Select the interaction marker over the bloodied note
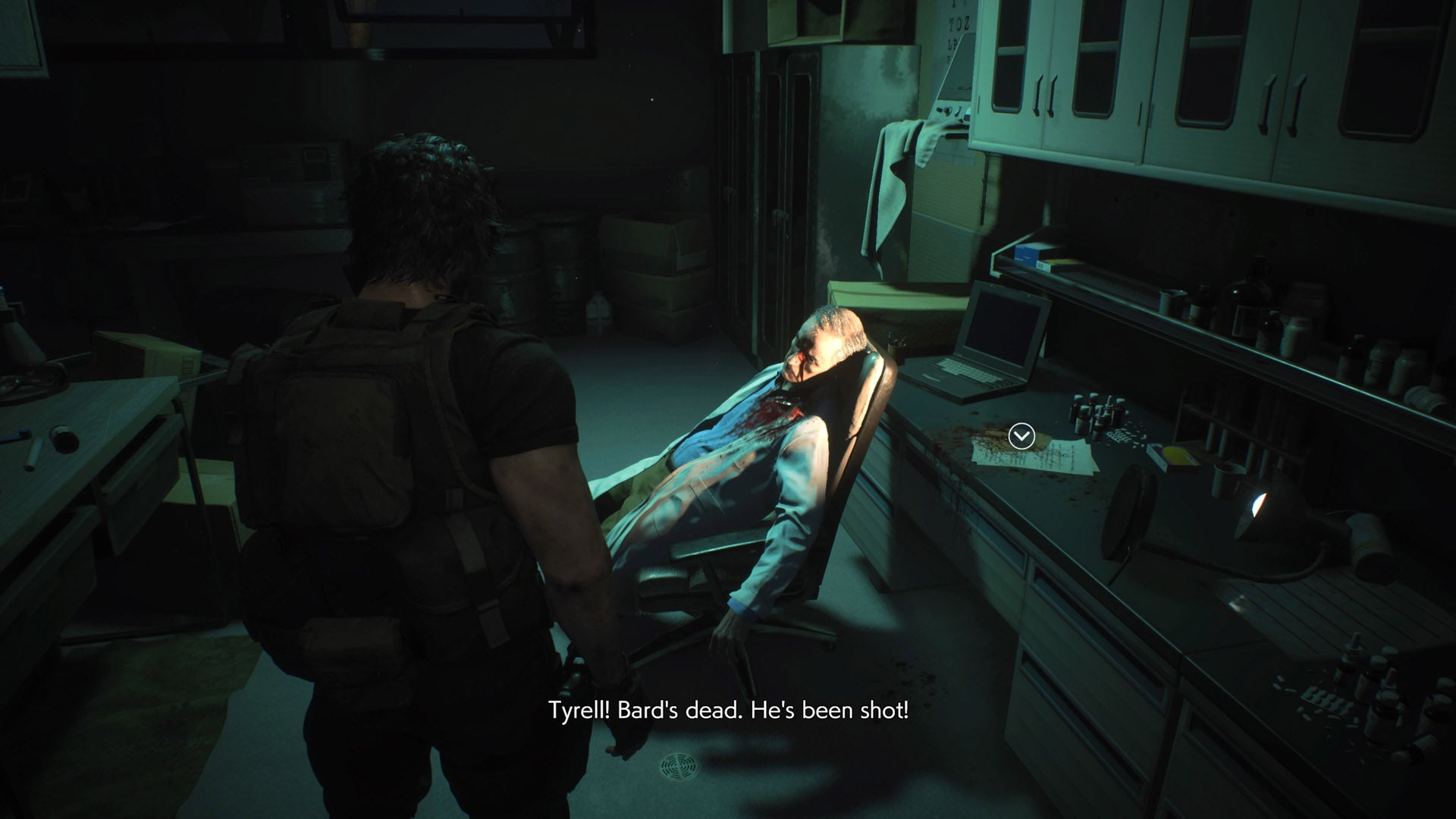This screenshot has height=819, width=1456. tap(1021, 436)
